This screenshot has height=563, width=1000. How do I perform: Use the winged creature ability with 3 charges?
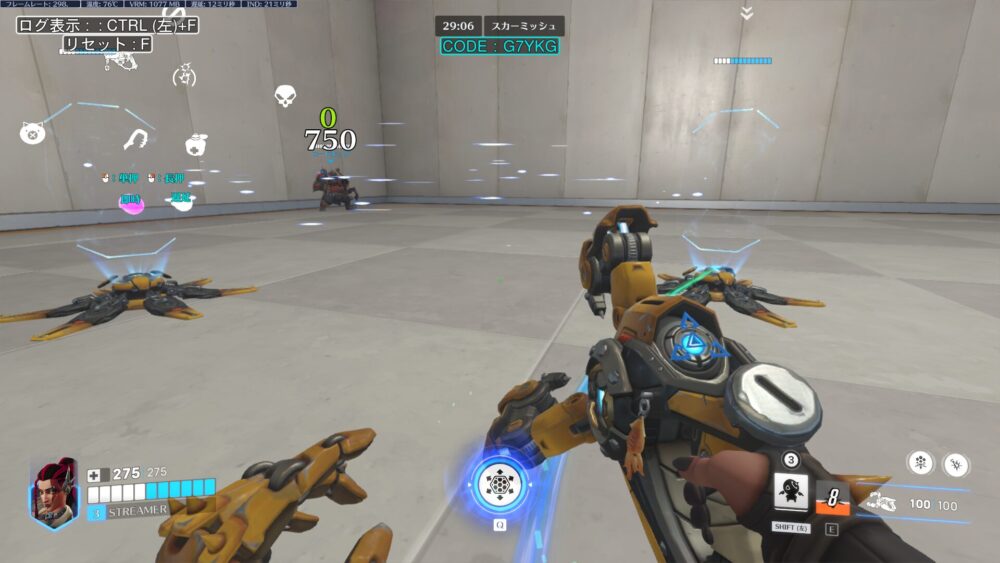(x=791, y=493)
